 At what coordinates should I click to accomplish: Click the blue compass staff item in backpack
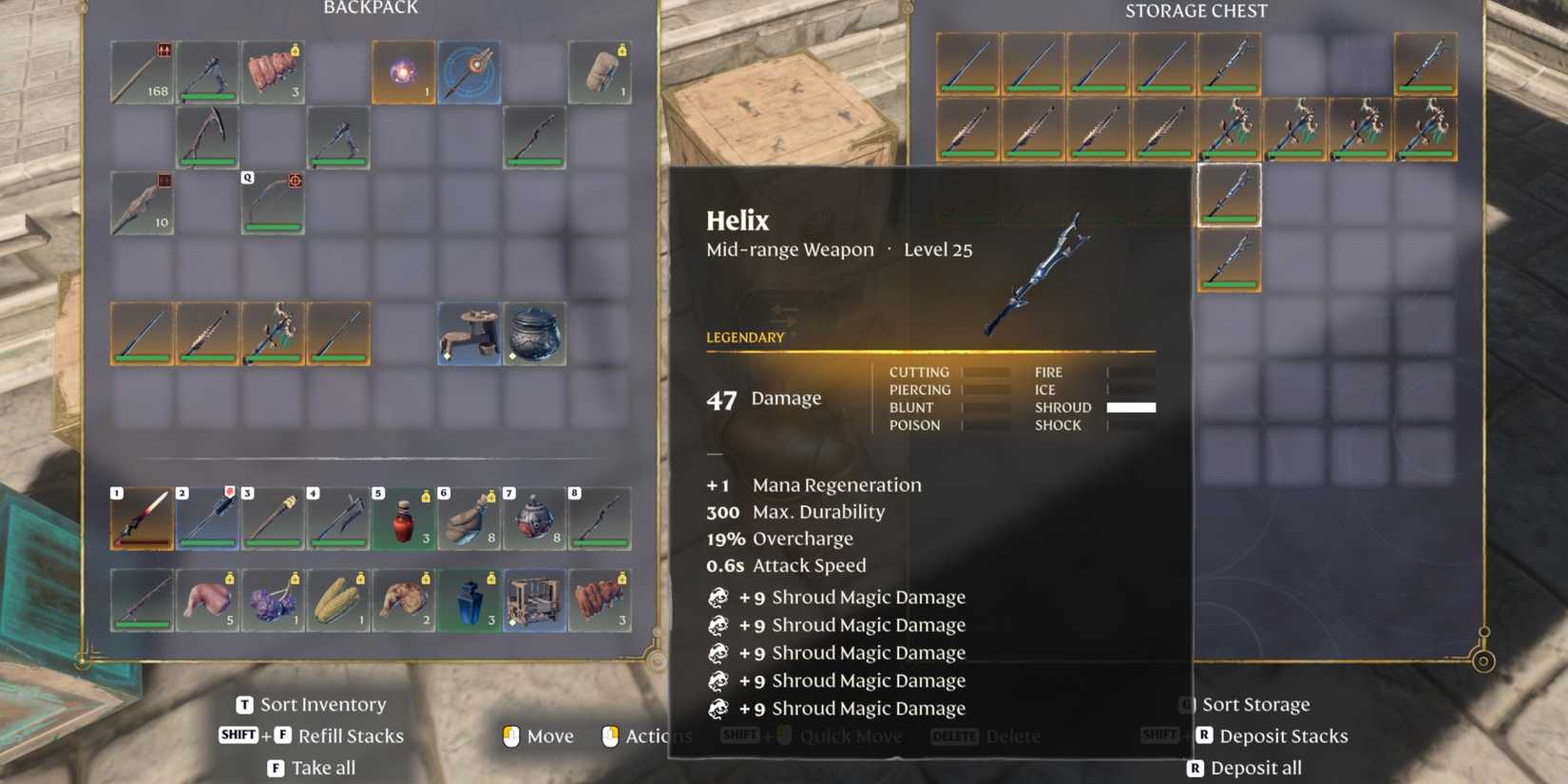point(470,71)
